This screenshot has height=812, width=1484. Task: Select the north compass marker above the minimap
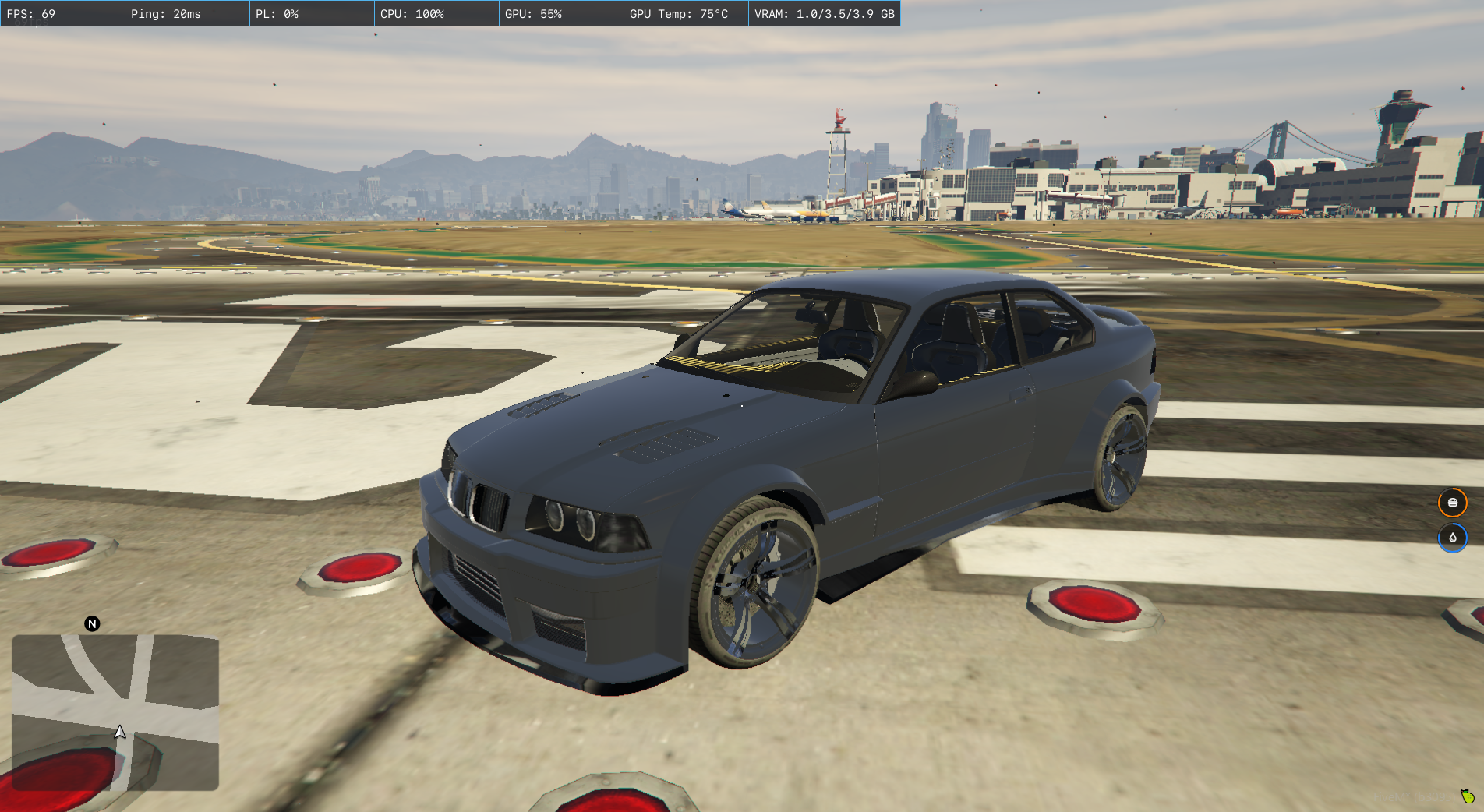(x=92, y=623)
